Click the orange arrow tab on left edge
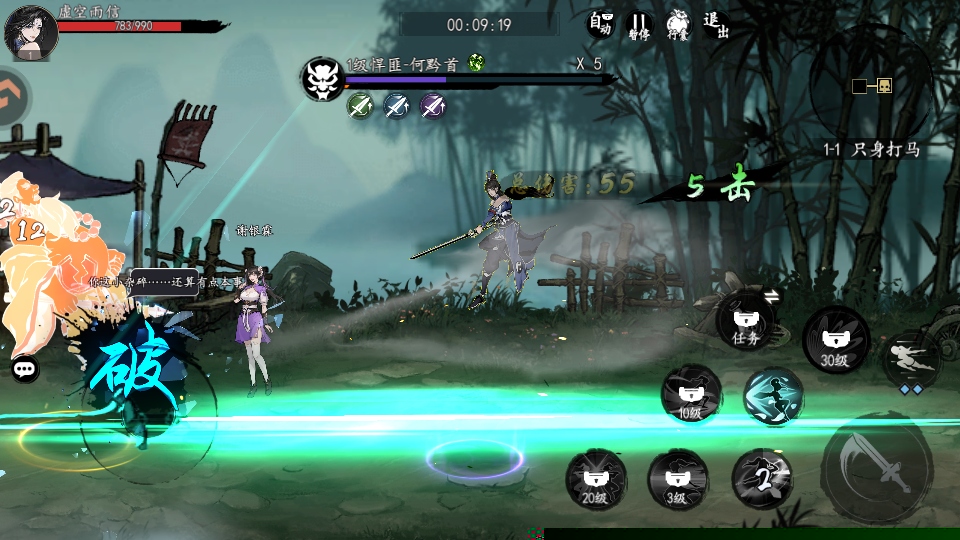960x540 pixels. pyautogui.click(x=12, y=97)
